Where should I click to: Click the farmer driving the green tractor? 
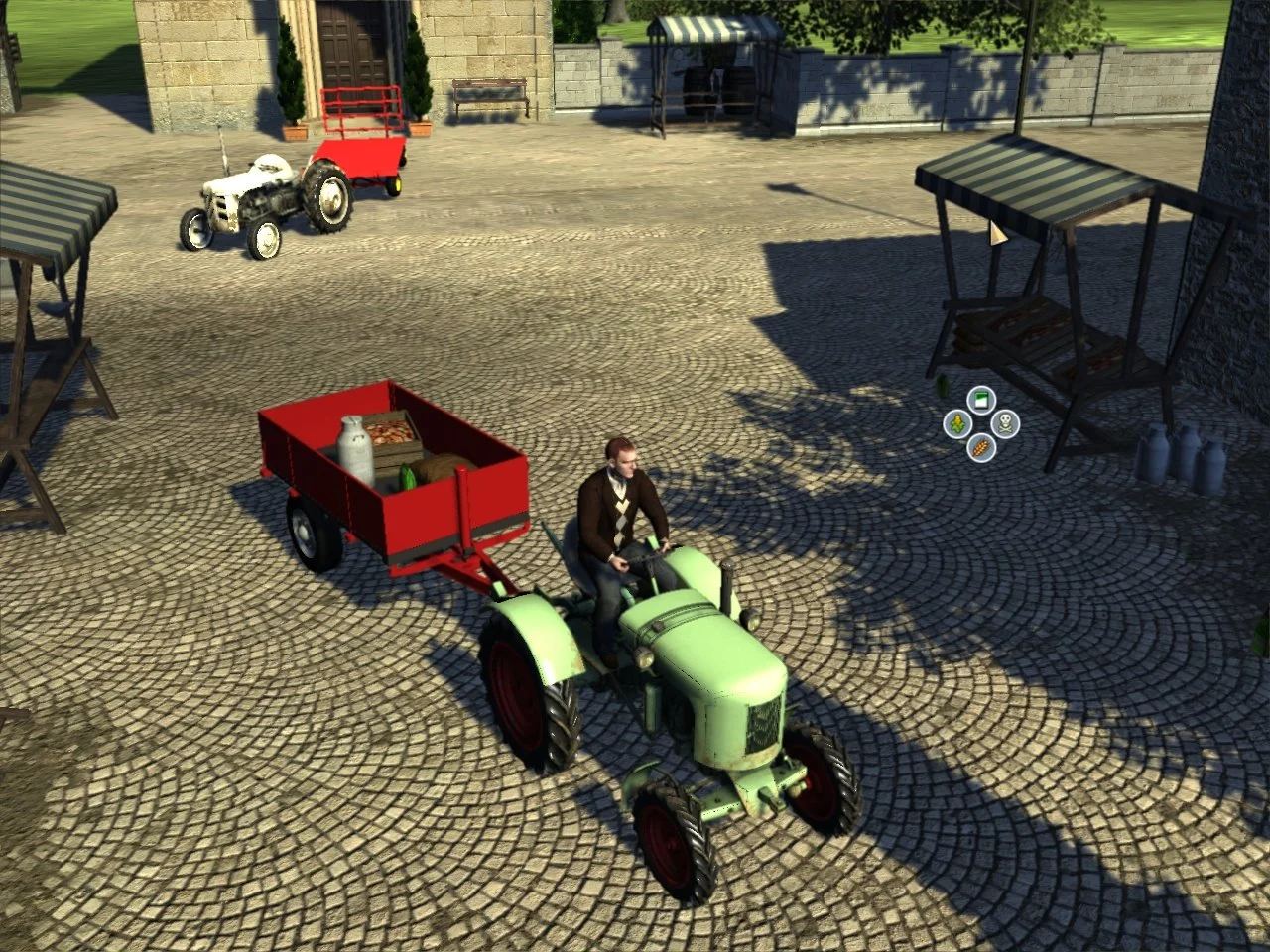[x=620, y=506]
